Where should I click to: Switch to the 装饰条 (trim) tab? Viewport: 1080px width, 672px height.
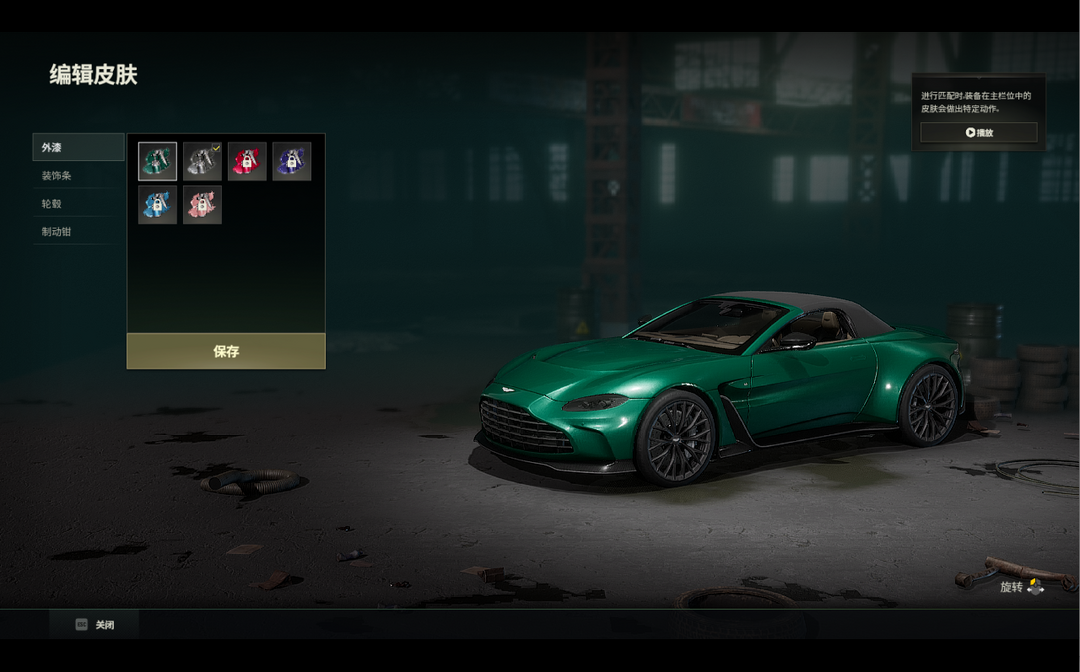78,176
